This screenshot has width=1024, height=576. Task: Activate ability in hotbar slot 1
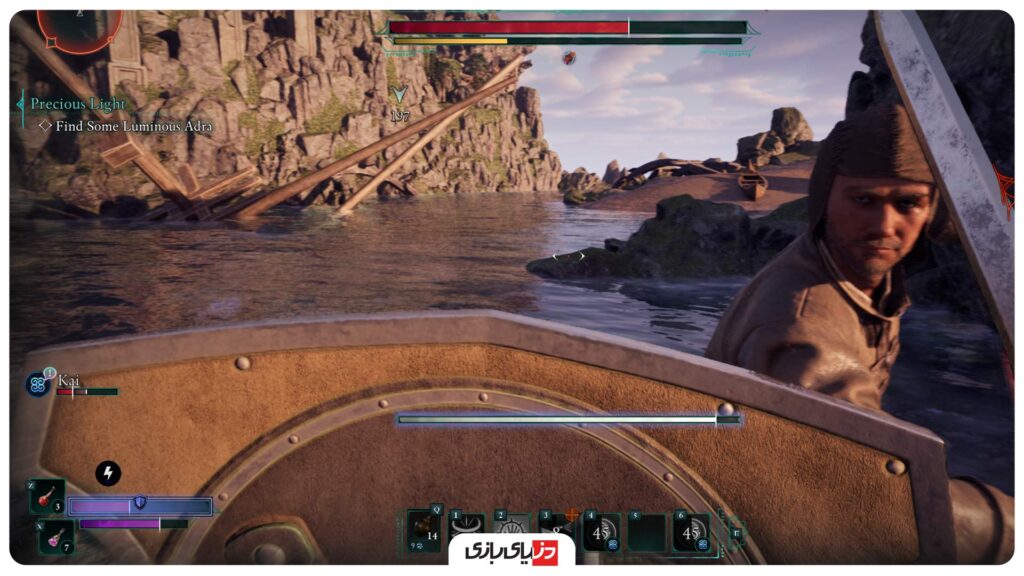(x=468, y=528)
